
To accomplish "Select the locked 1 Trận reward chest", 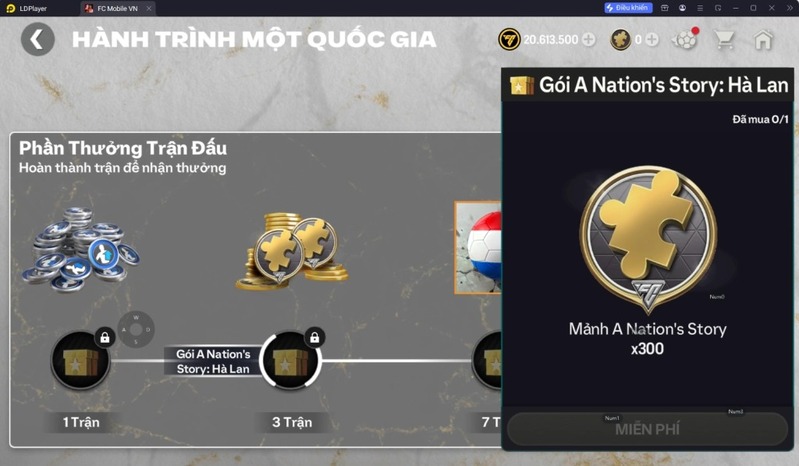I will point(81,360).
